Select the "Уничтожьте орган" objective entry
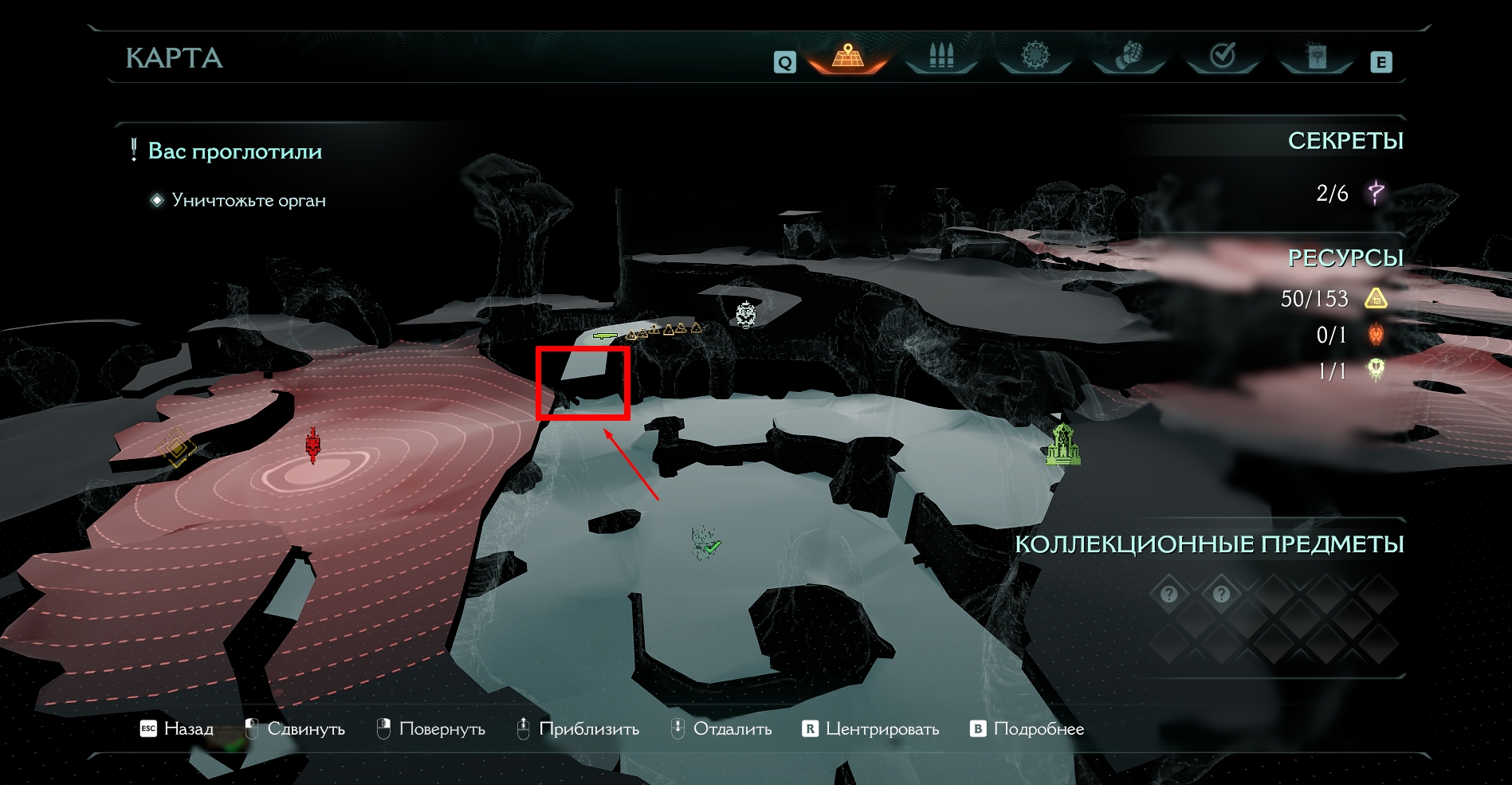This screenshot has width=1512, height=785. click(x=248, y=200)
